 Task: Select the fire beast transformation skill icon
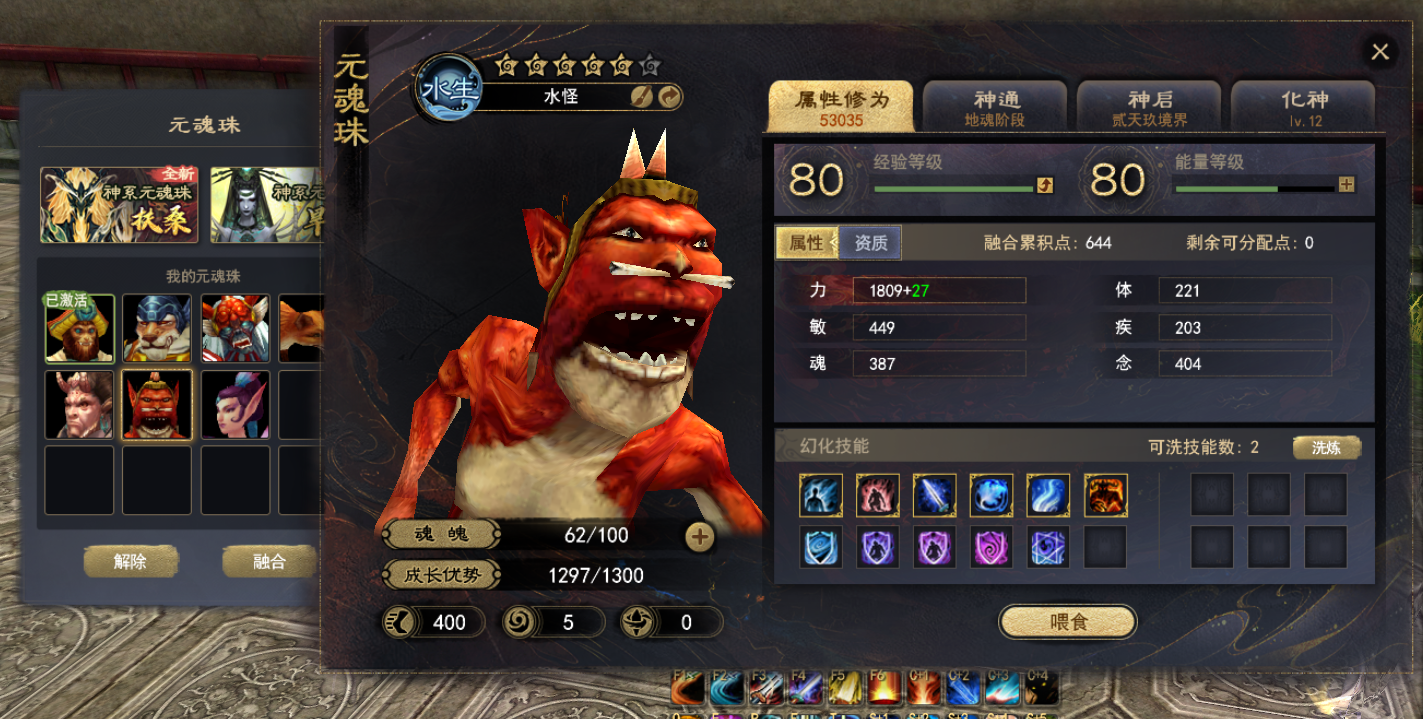click(x=1105, y=495)
